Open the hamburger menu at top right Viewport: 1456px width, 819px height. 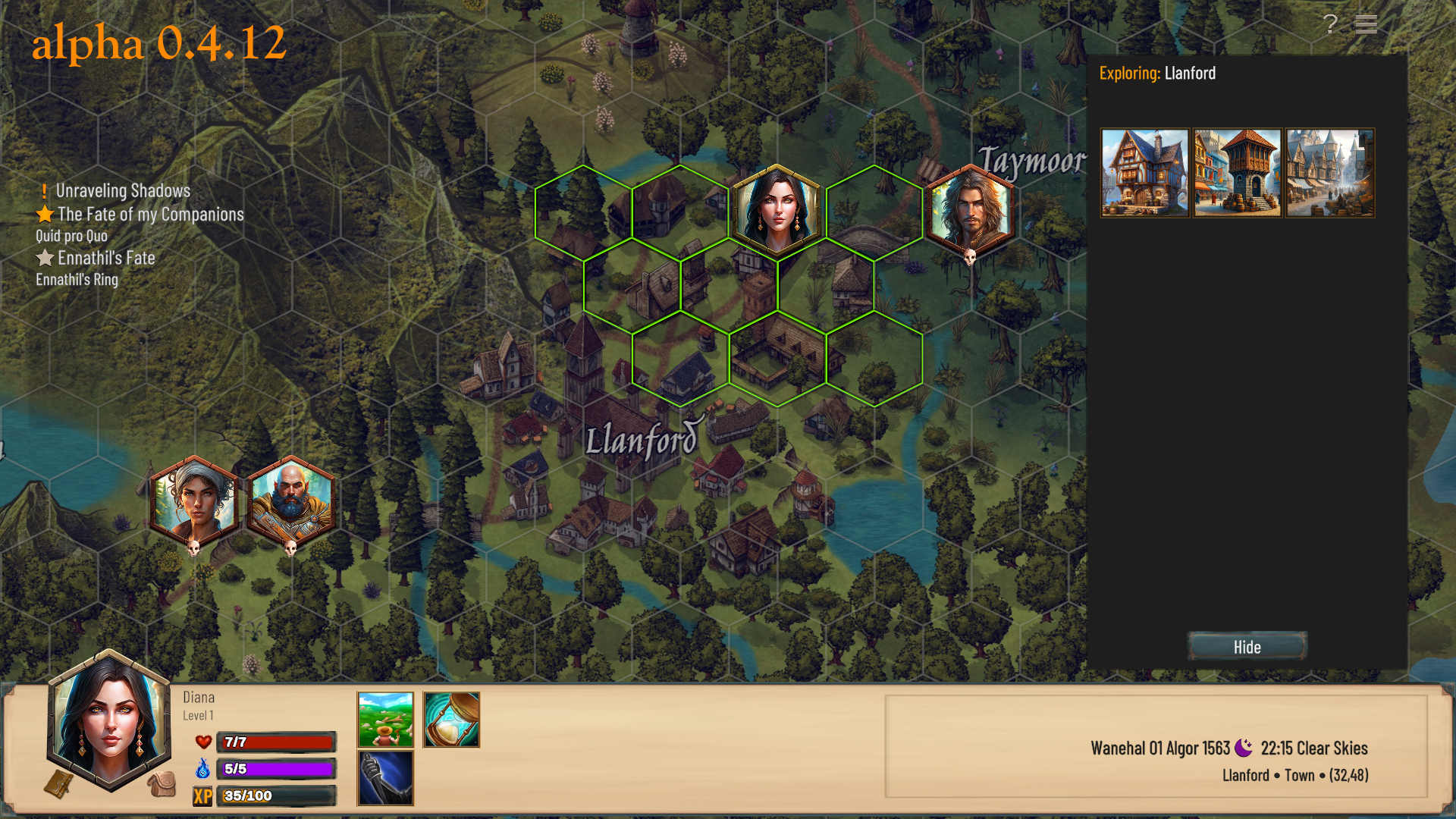point(1366,25)
